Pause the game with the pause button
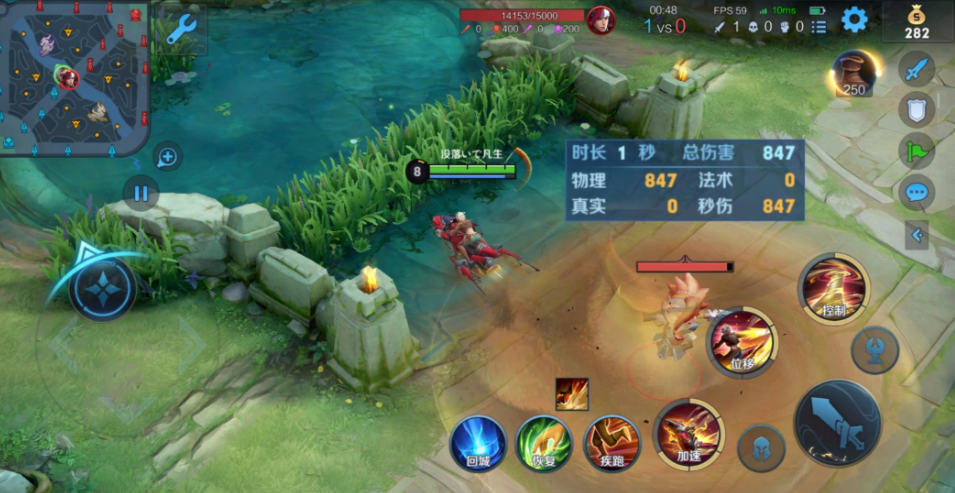This screenshot has width=955, height=493. (141, 192)
